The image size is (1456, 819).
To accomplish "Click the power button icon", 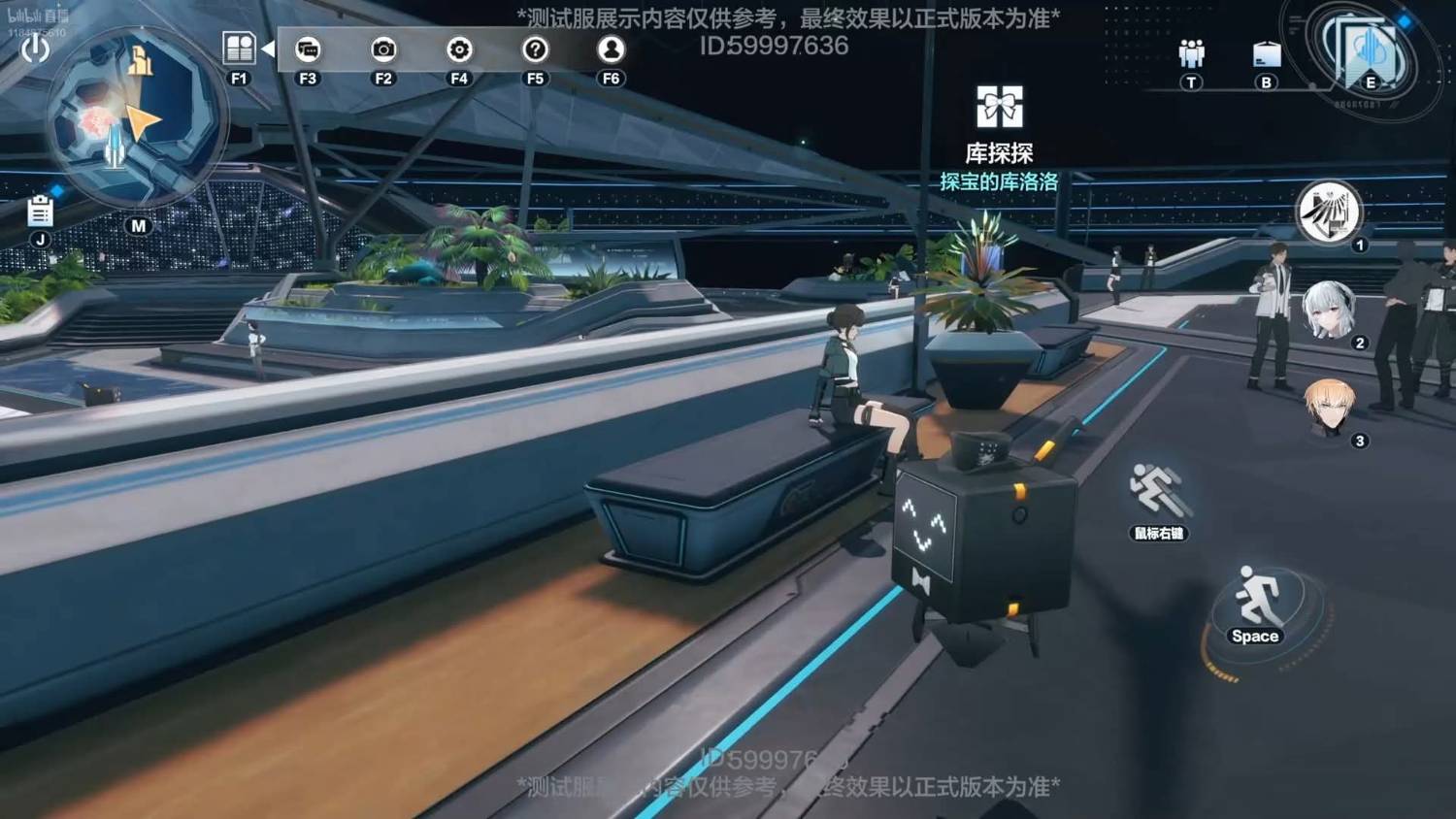I will click(x=35, y=48).
